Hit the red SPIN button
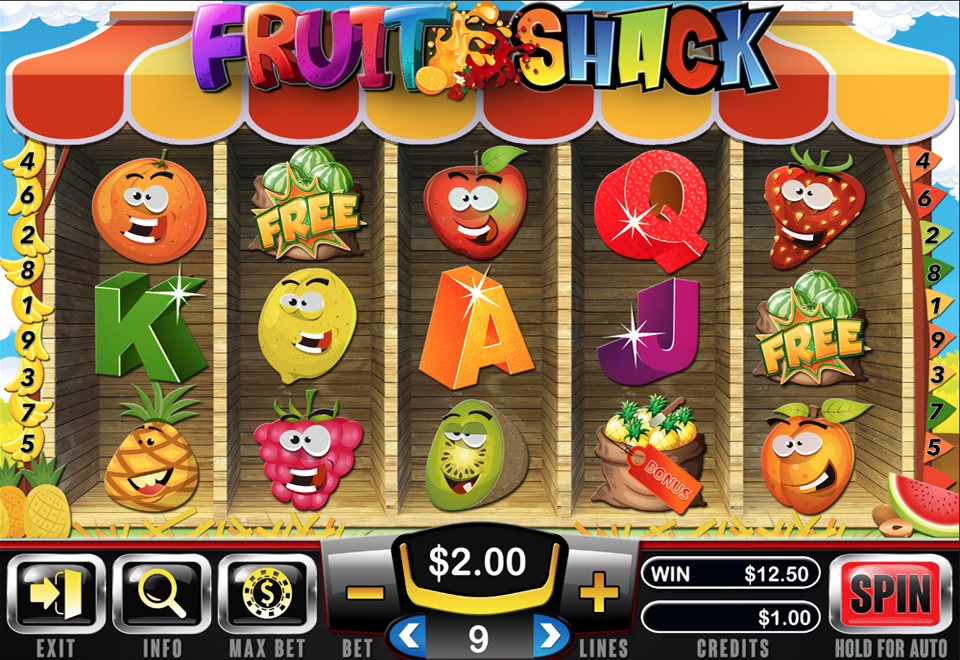Viewport: 960px width, 660px height. (x=889, y=594)
